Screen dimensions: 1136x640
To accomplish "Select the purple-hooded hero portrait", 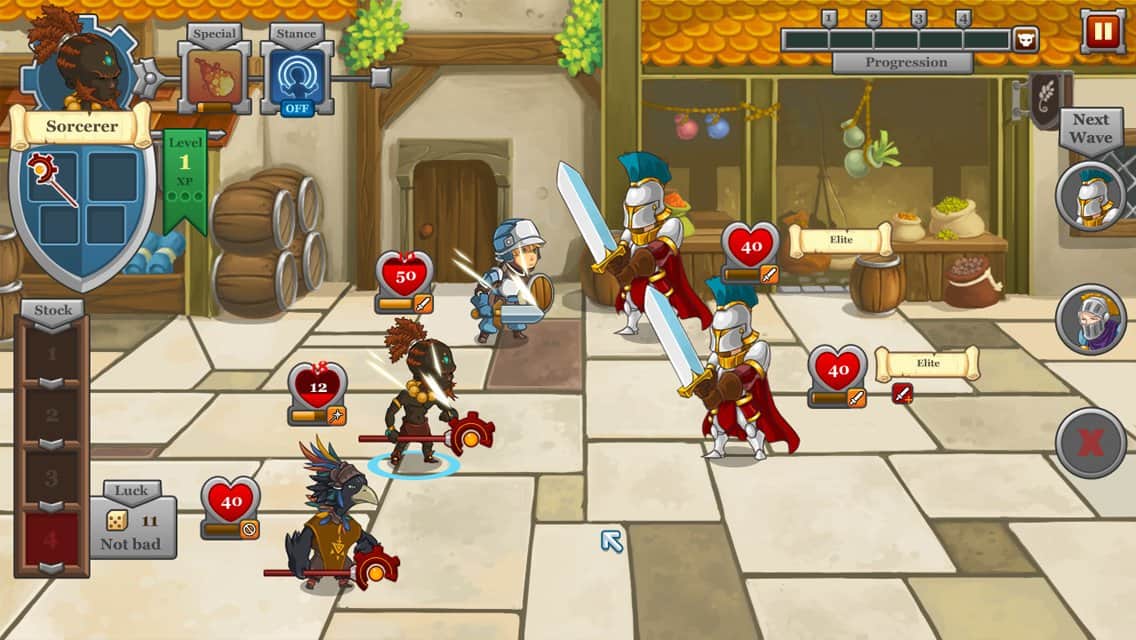I will (x=1090, y=319).
